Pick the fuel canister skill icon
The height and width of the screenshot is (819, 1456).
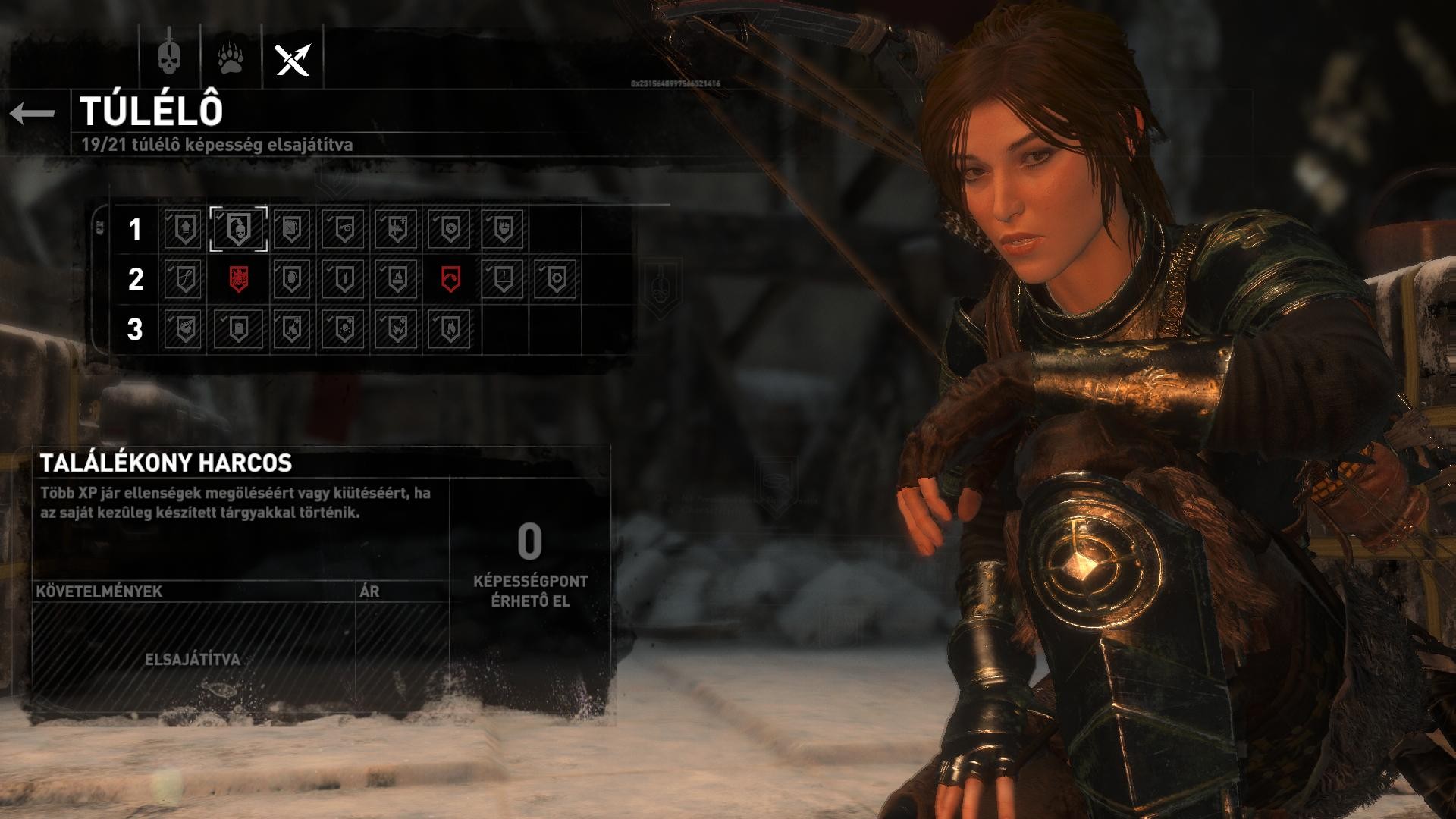(291, 228)
